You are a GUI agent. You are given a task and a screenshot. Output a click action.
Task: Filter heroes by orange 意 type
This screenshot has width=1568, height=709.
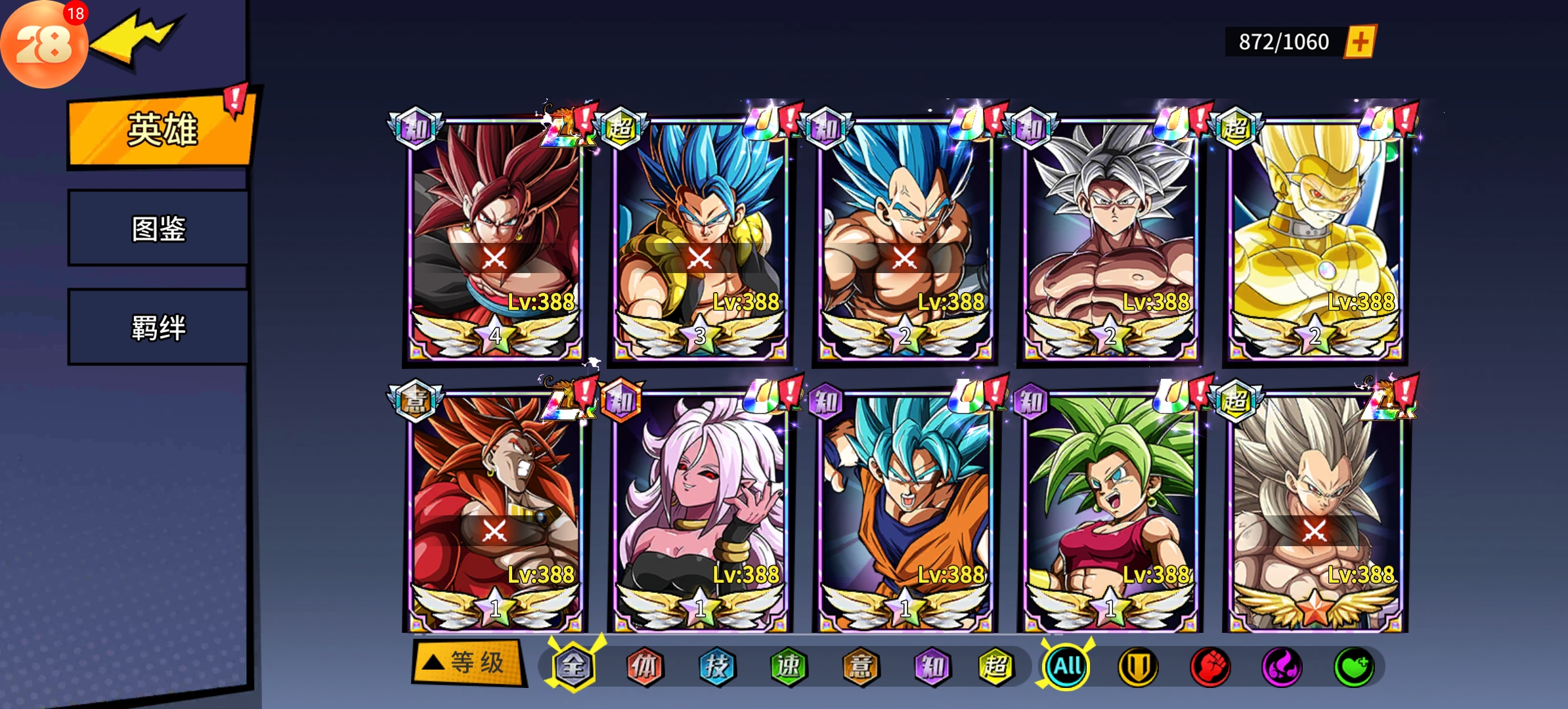coord(860,666)
